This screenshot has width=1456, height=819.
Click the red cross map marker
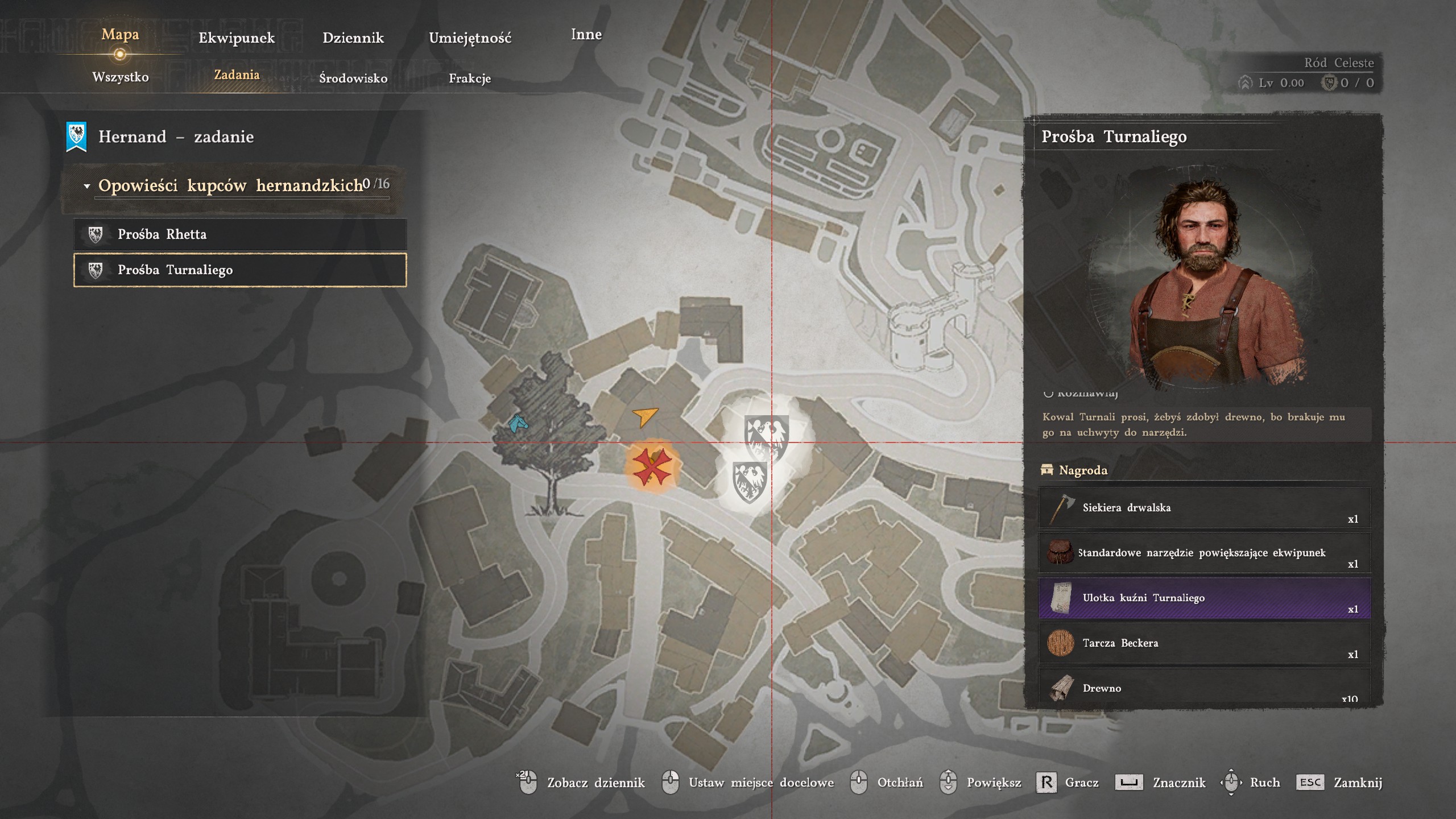652,468
